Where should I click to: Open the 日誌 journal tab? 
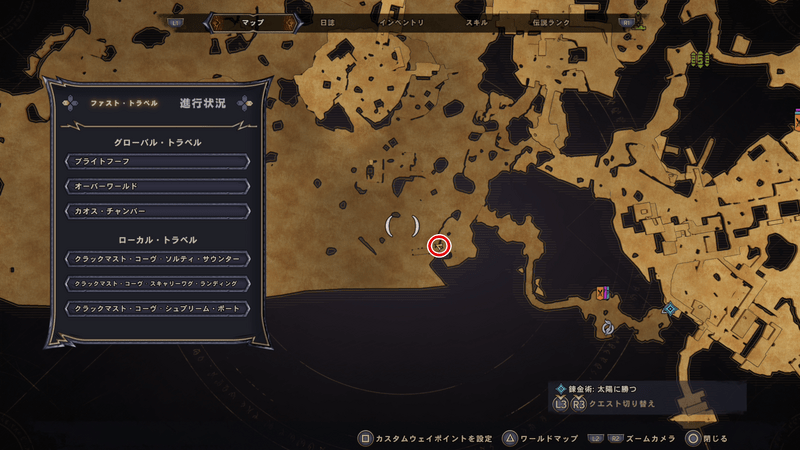tap(327, 21)
